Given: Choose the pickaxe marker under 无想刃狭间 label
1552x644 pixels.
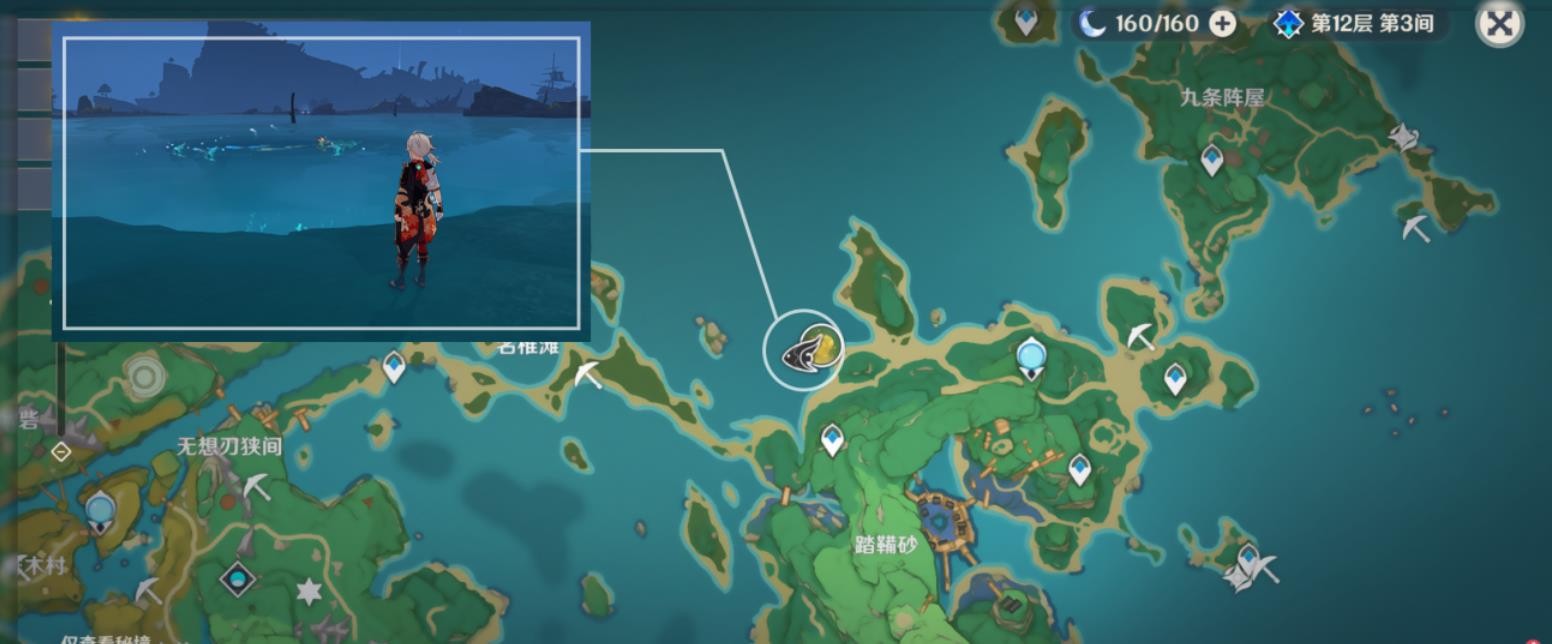Looking at the screenshot, I should click(257, 486).
